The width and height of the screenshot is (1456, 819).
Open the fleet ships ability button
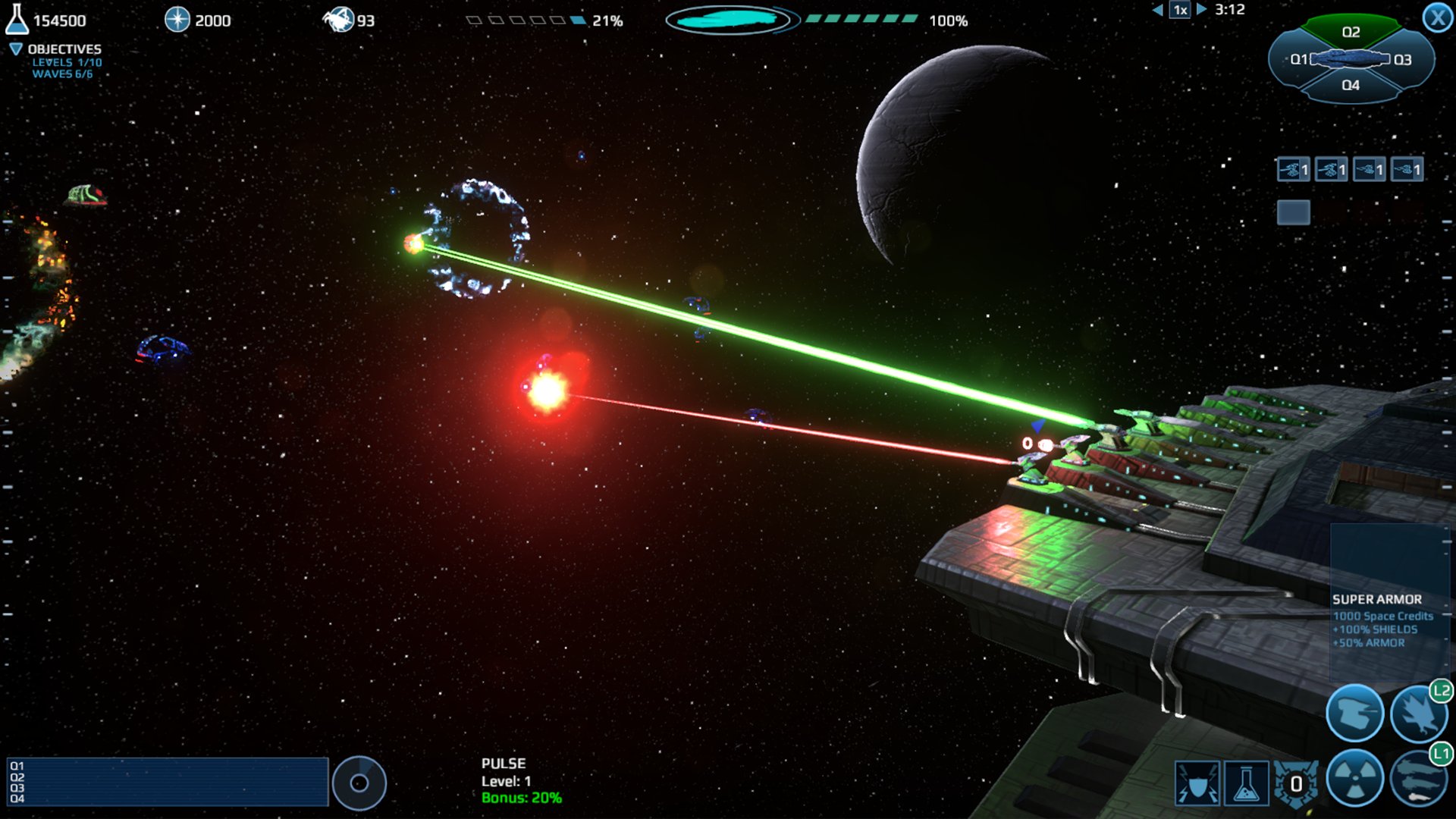pos(1417,780)
